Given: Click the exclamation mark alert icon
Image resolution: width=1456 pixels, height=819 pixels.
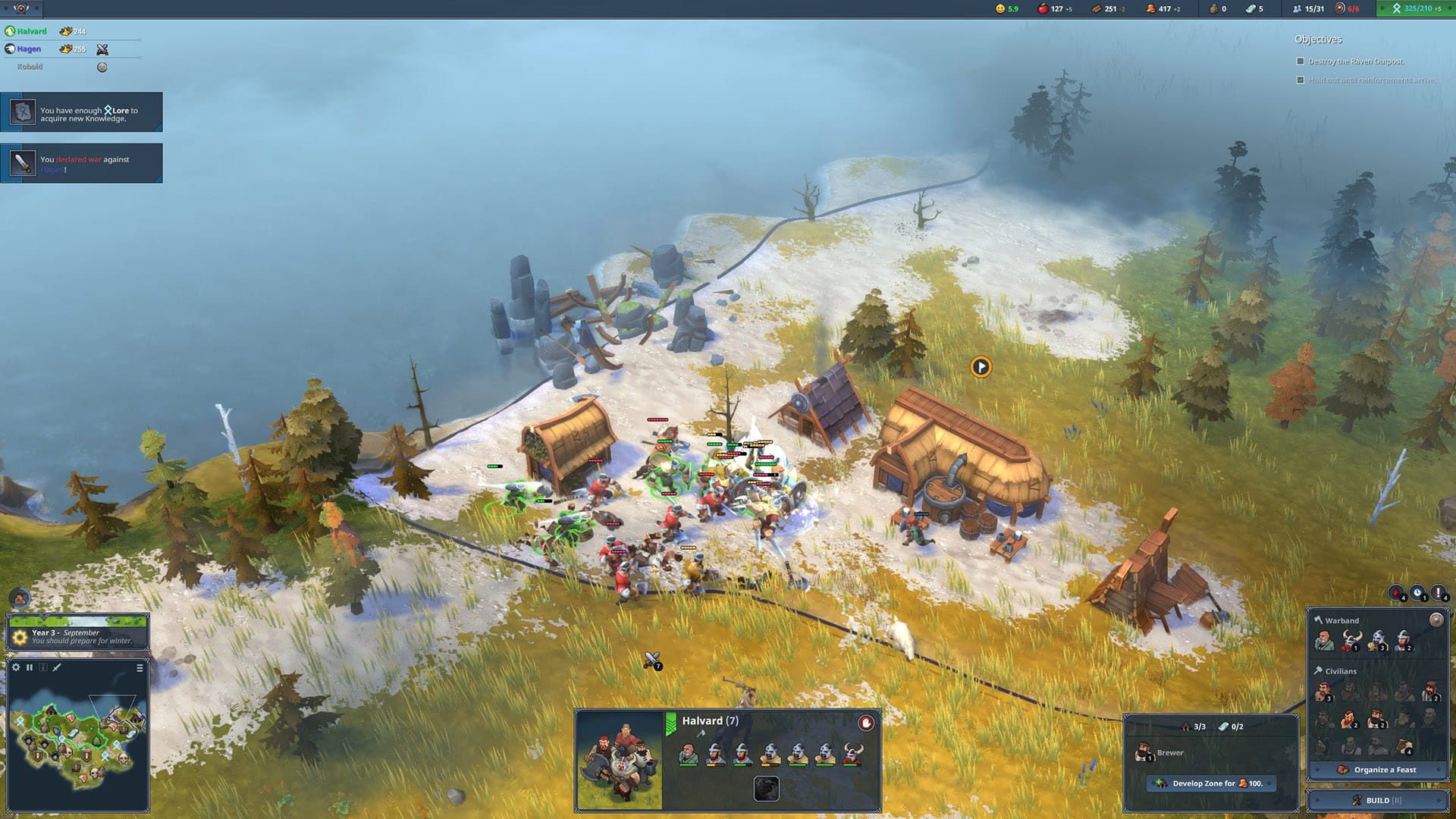Looking at the screenshot, I should tap(1438, 593).
